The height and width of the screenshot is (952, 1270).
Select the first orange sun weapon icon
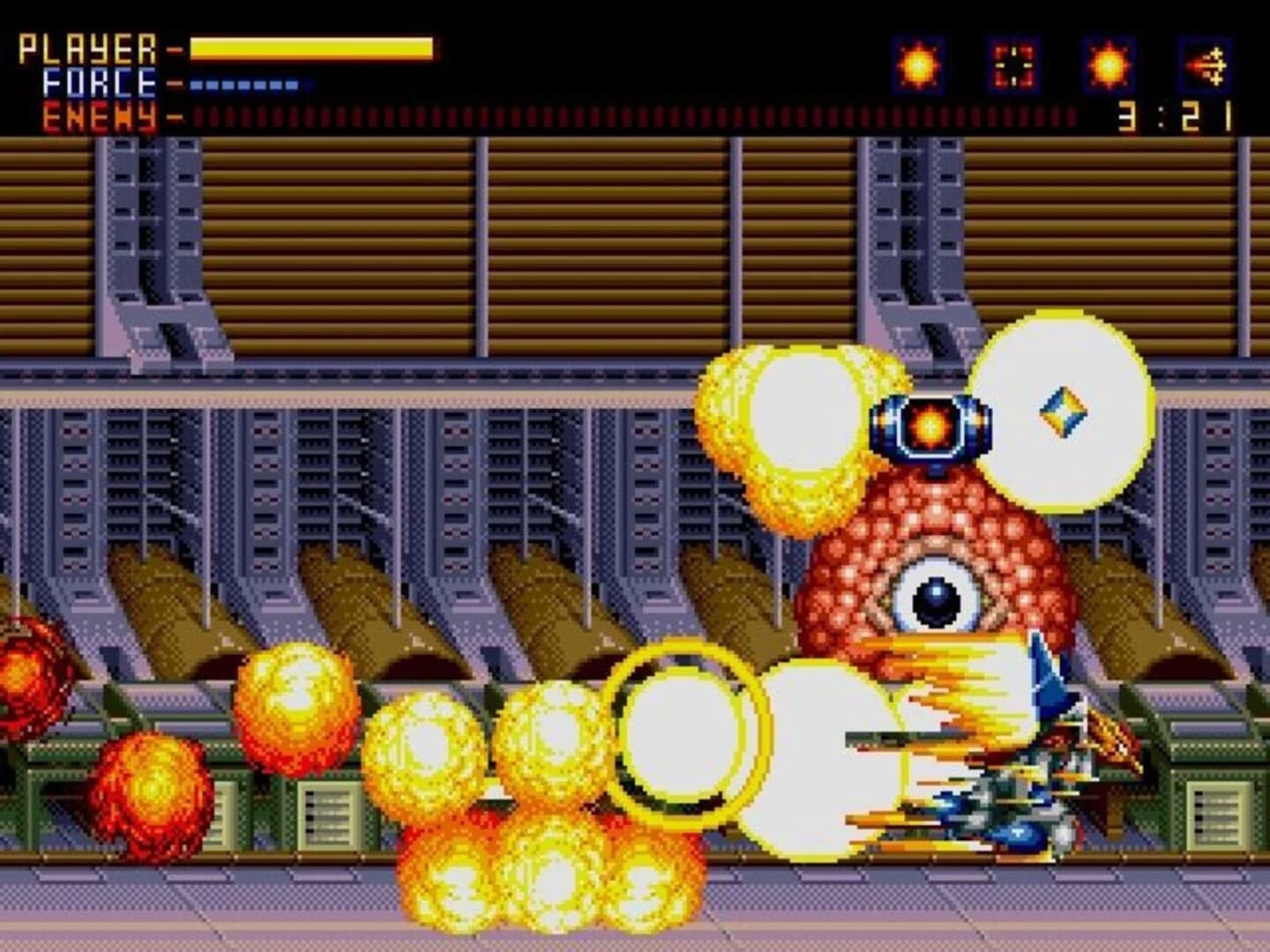pos(917,63)
